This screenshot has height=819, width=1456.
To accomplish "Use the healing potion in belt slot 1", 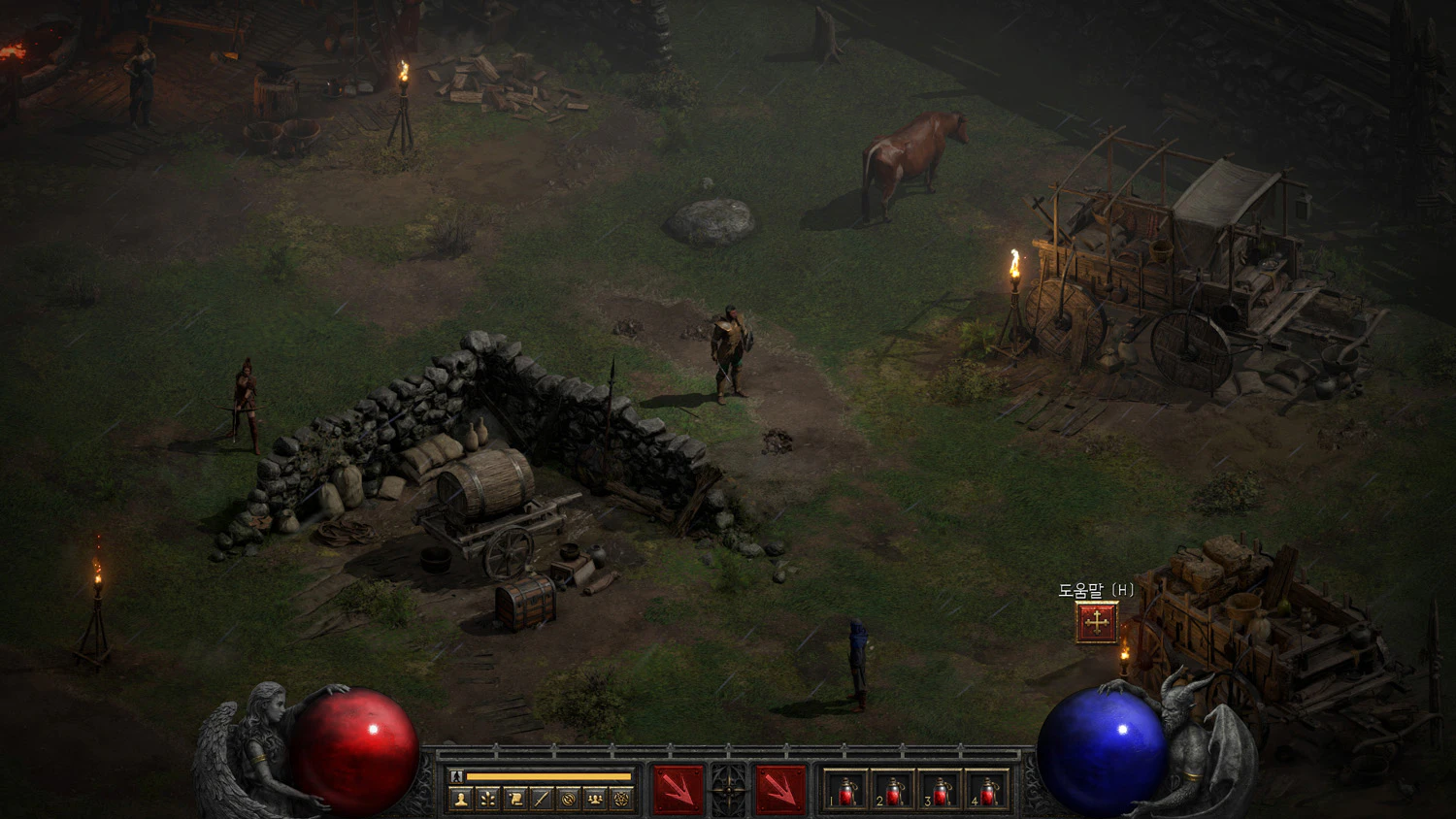I will pyautogui.click(x=846, y=791).
